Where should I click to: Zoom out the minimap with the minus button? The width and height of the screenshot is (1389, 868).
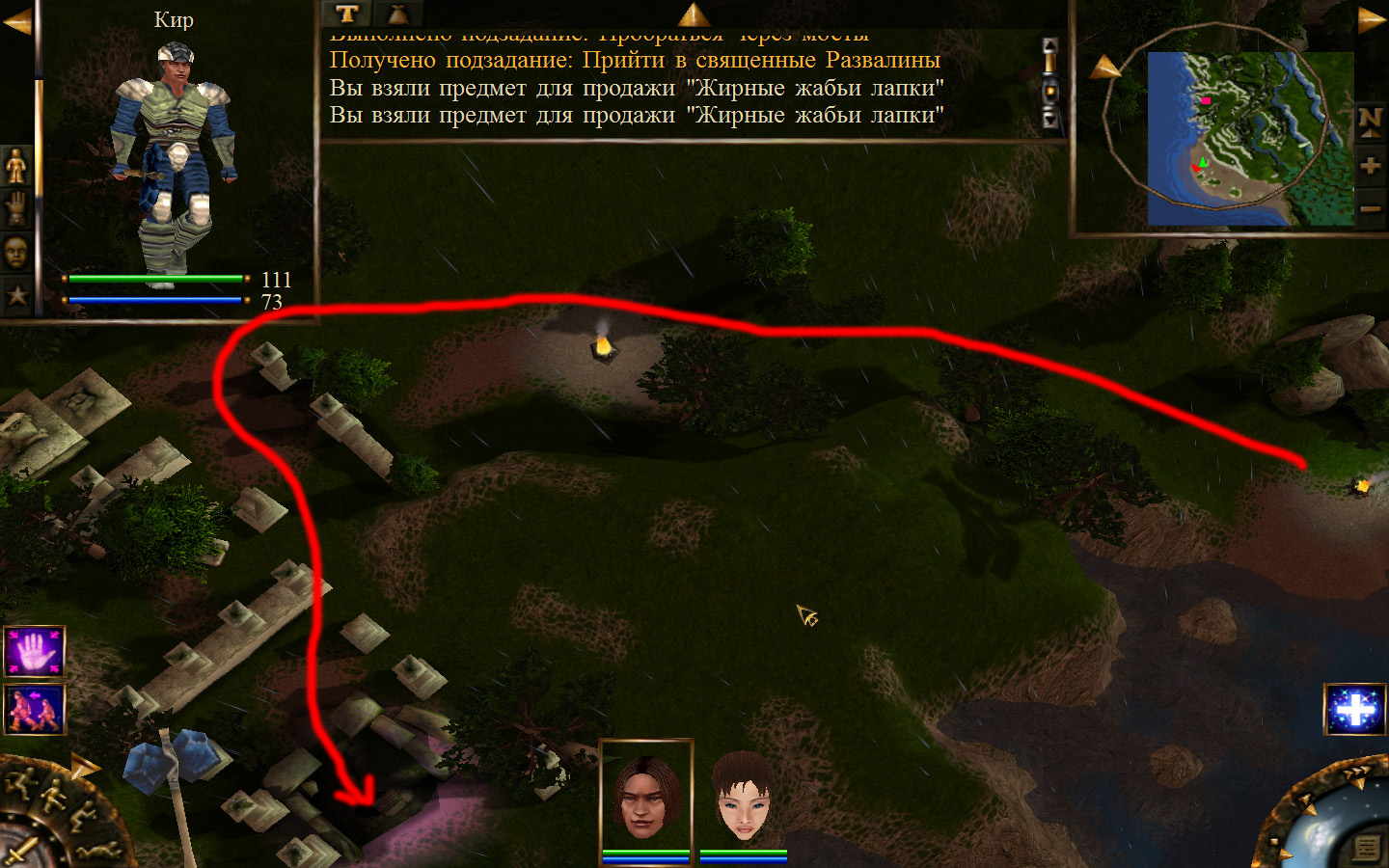click(1370, 209)
